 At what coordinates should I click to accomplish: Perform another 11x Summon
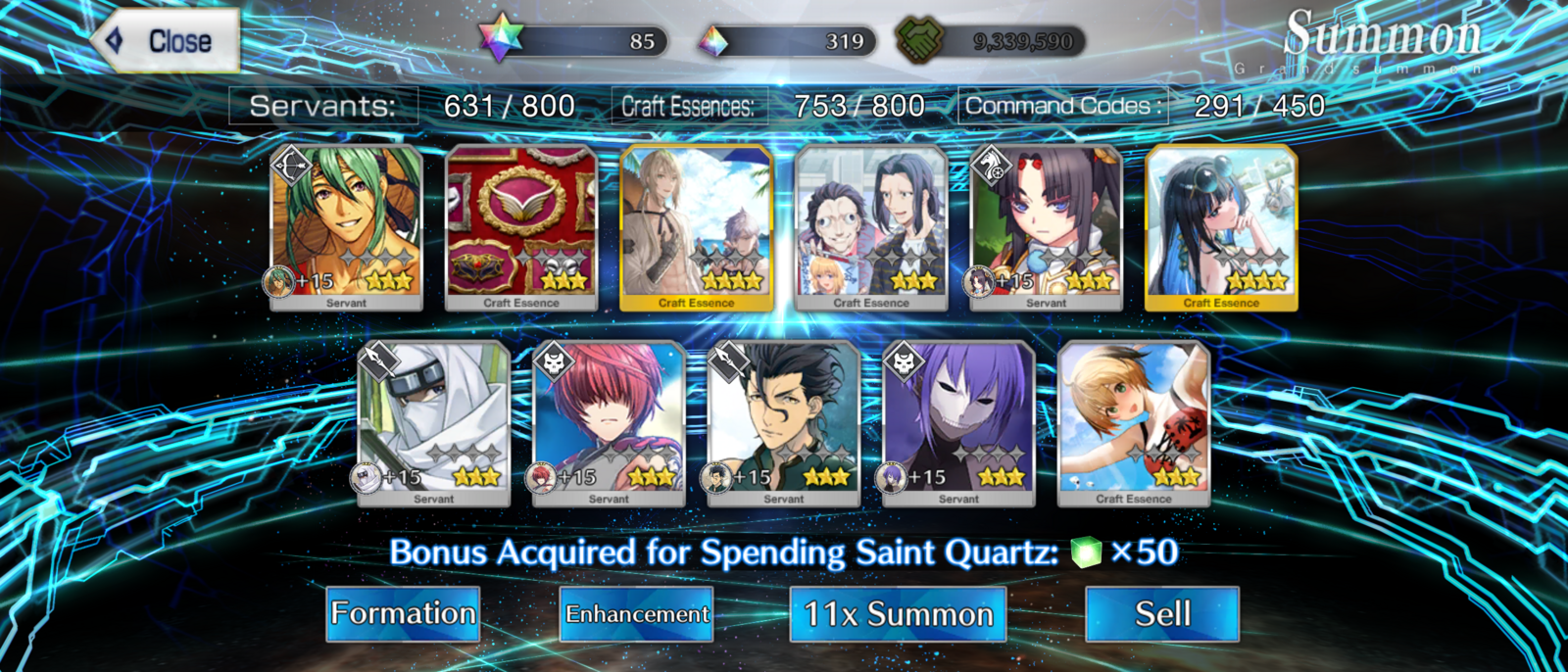[898, 614]
